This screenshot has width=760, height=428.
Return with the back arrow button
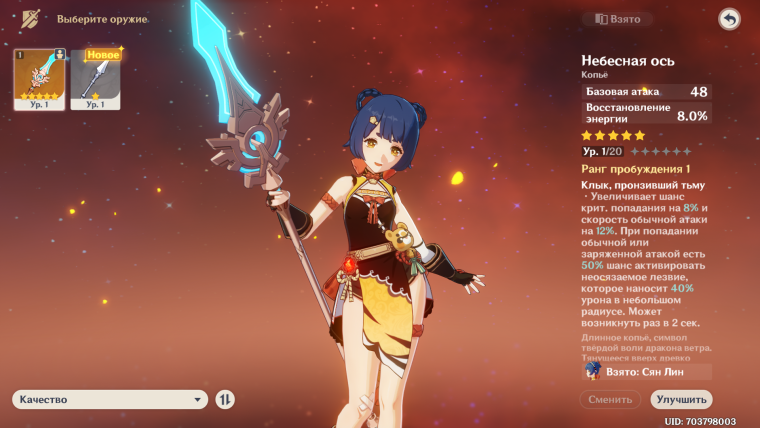[x=729, y=19]
